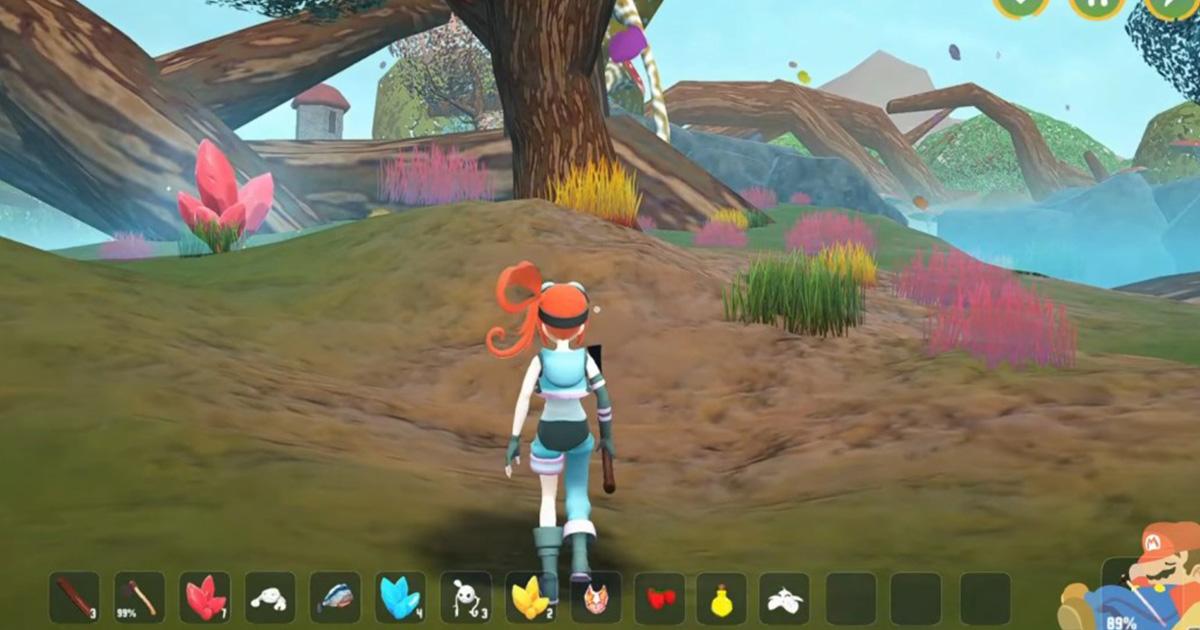Select the fish in the hotbar
Screen dimensions: 1200x630
coord(335,598)
